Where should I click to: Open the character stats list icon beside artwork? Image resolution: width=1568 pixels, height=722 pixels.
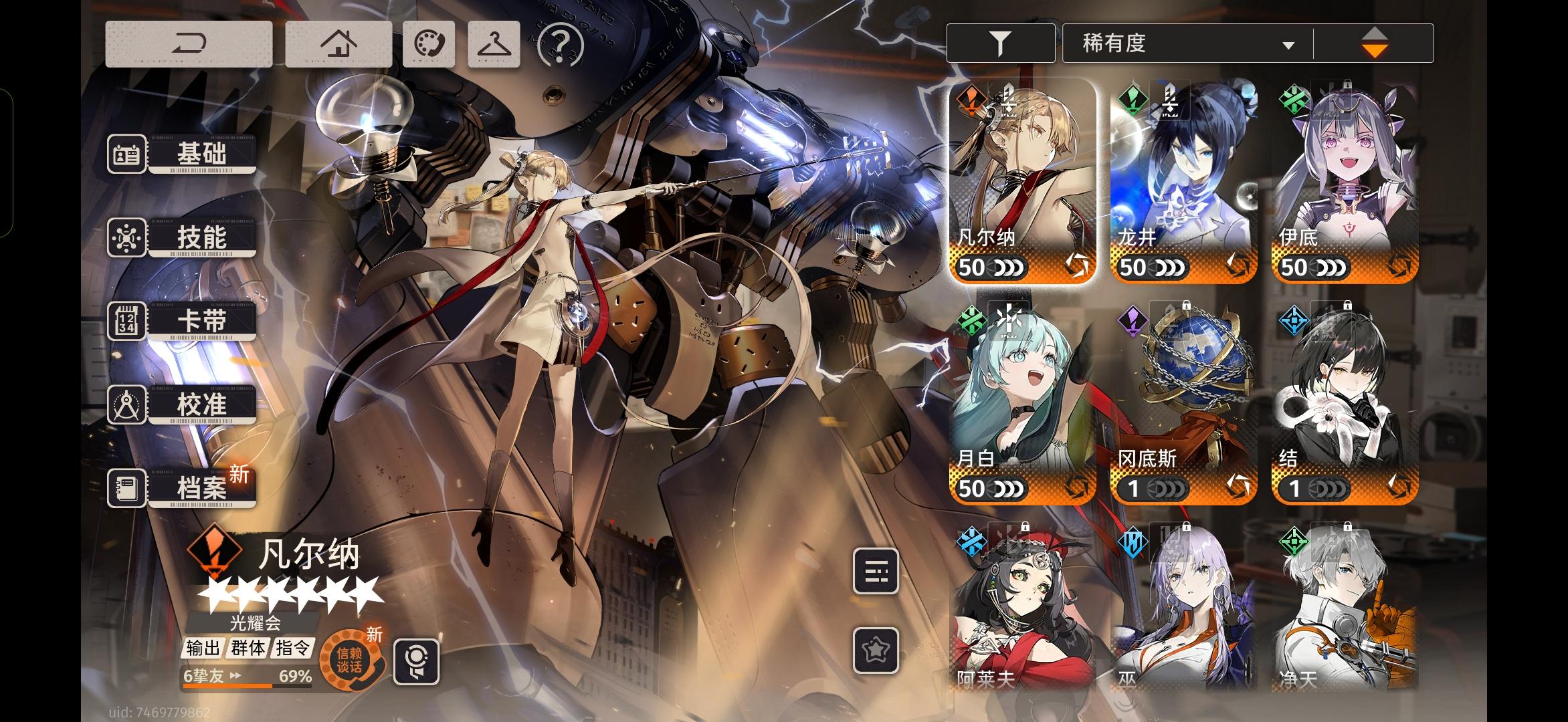click(876, 573)
